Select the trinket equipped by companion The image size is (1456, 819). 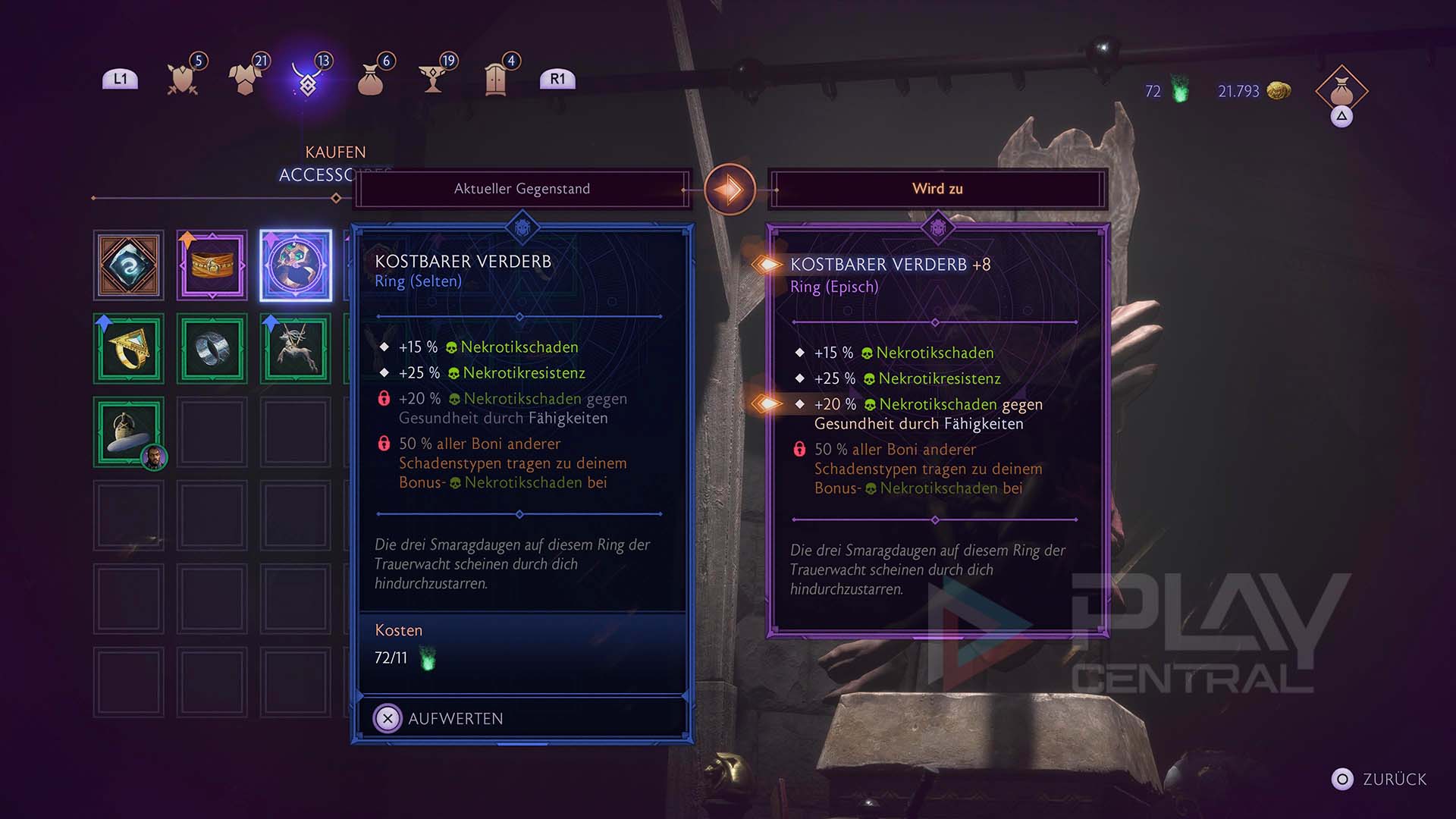129,432
